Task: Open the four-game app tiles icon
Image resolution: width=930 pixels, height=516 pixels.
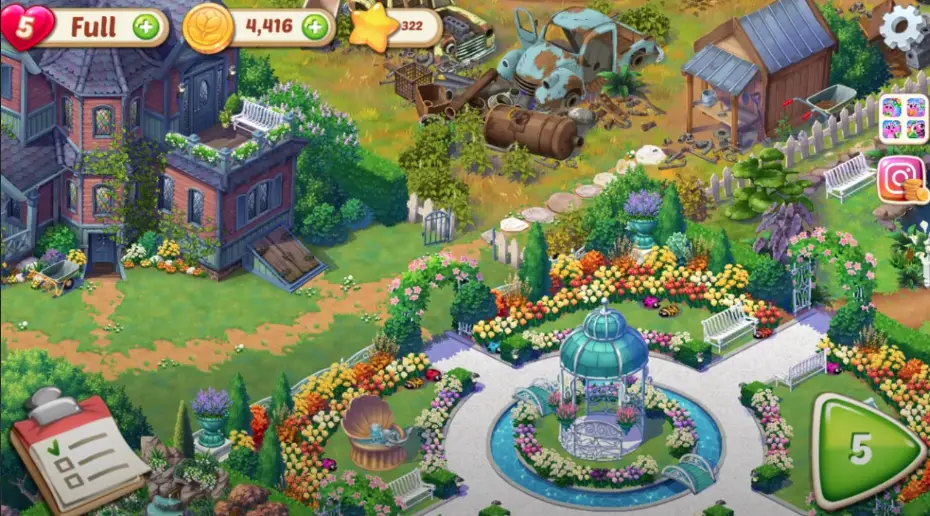Action: (903, 118)
